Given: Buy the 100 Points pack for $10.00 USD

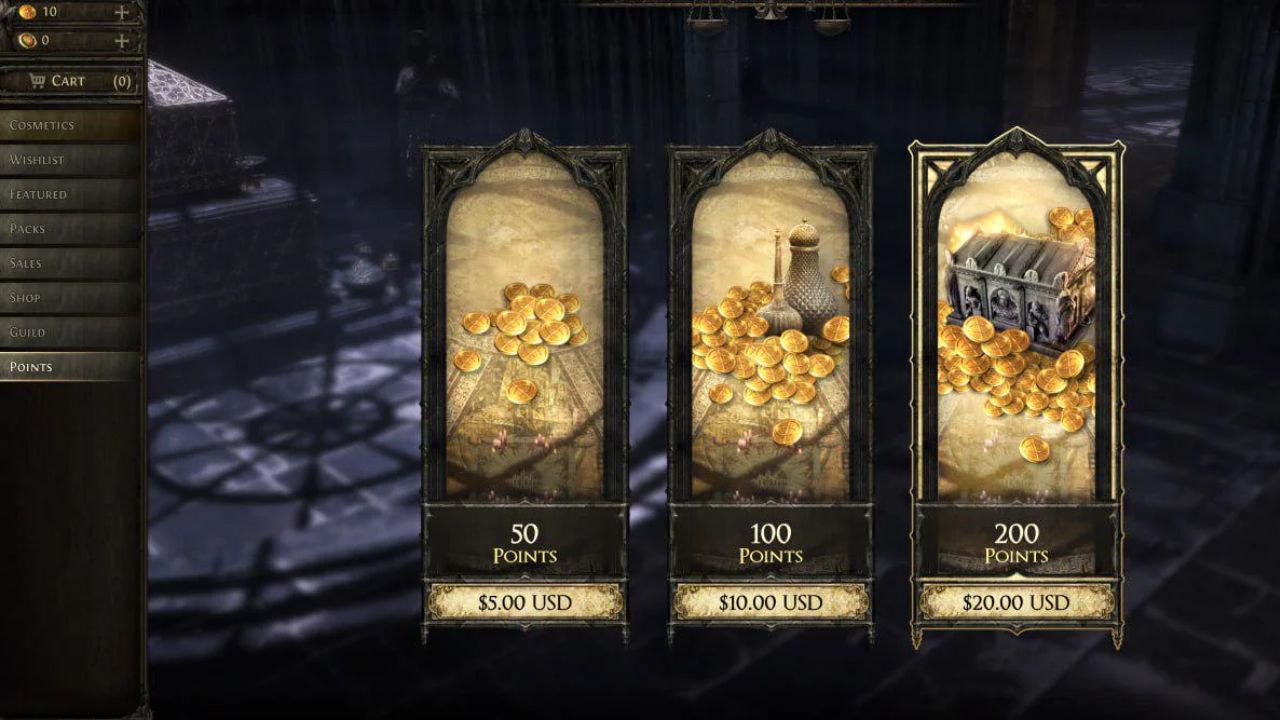Looking at the screenshot, I should click(x=771, y=603).
